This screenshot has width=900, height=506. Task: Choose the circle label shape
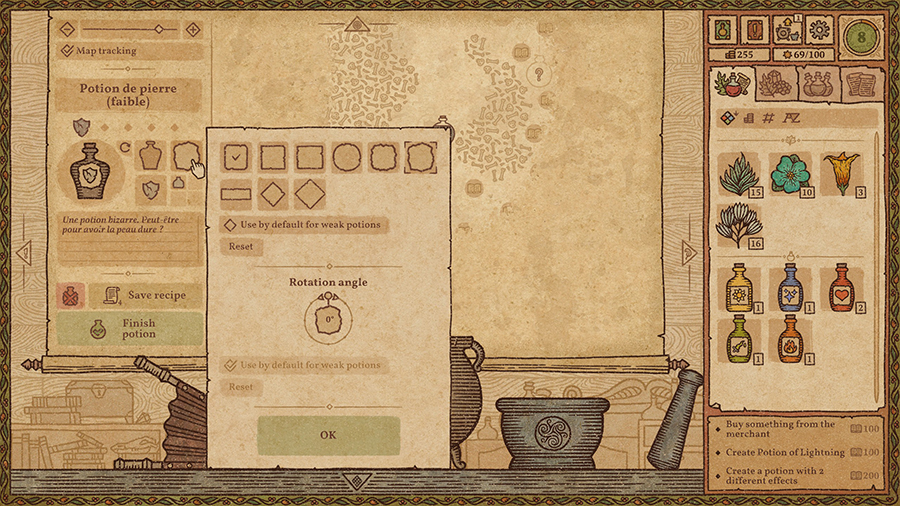[x=346, y=157]
